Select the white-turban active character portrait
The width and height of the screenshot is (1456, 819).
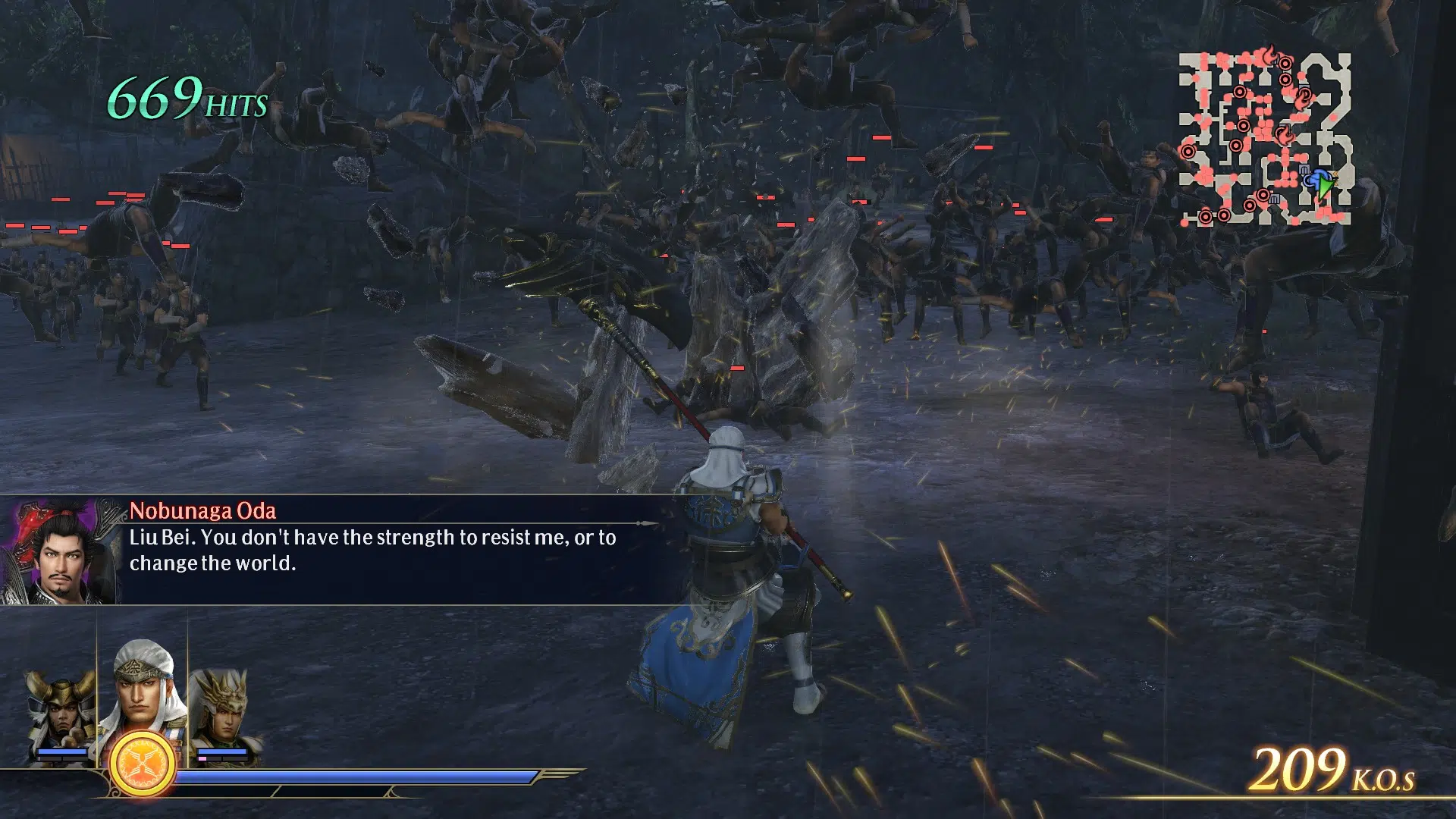pos(142,690)
